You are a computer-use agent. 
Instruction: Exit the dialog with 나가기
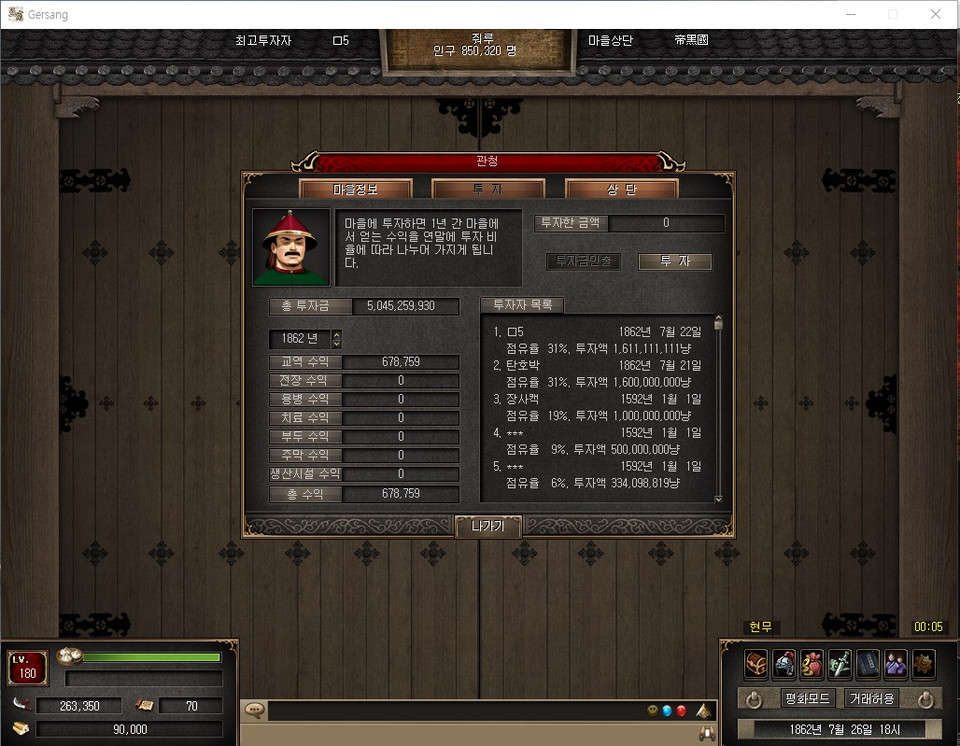(488, 526)
